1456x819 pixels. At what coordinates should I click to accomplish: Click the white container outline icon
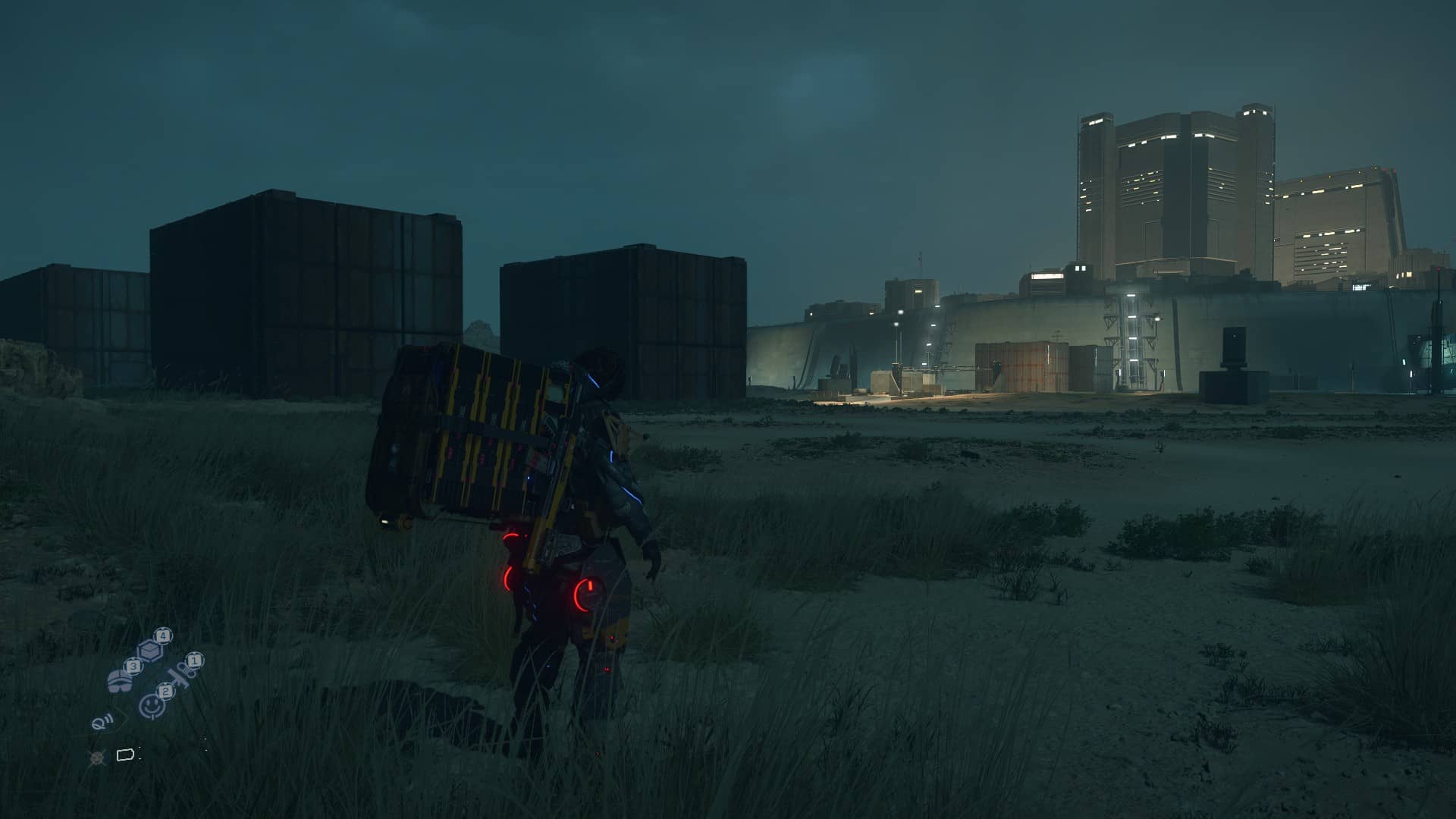[125, 755]
